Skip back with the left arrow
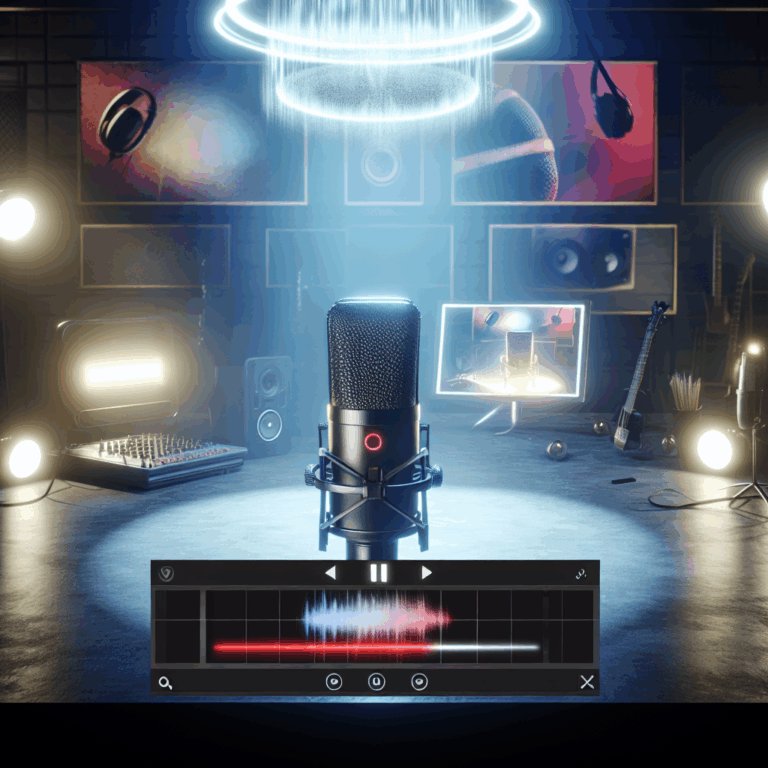 pos(331,573)
